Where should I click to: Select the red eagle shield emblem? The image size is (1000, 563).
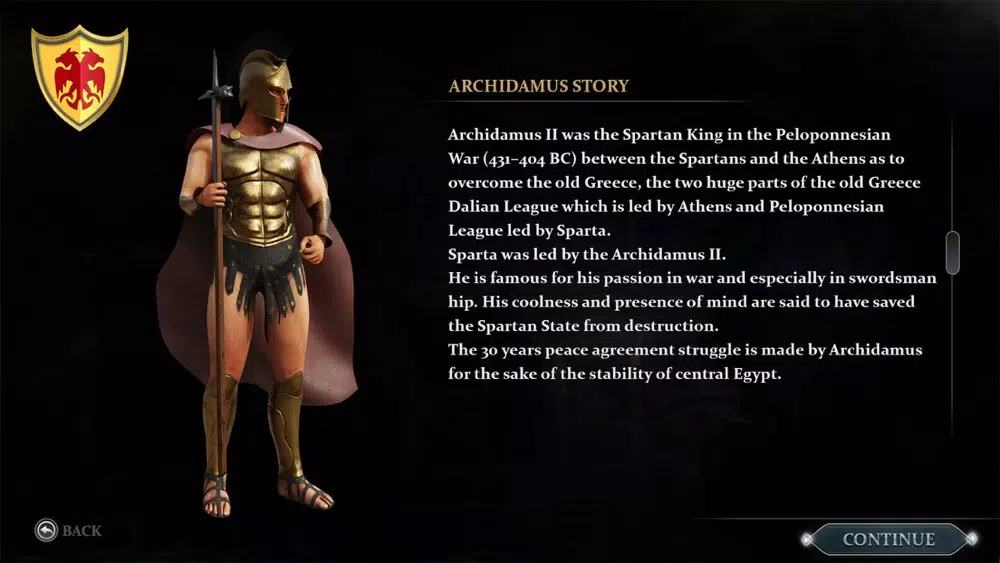pos(80,77)
